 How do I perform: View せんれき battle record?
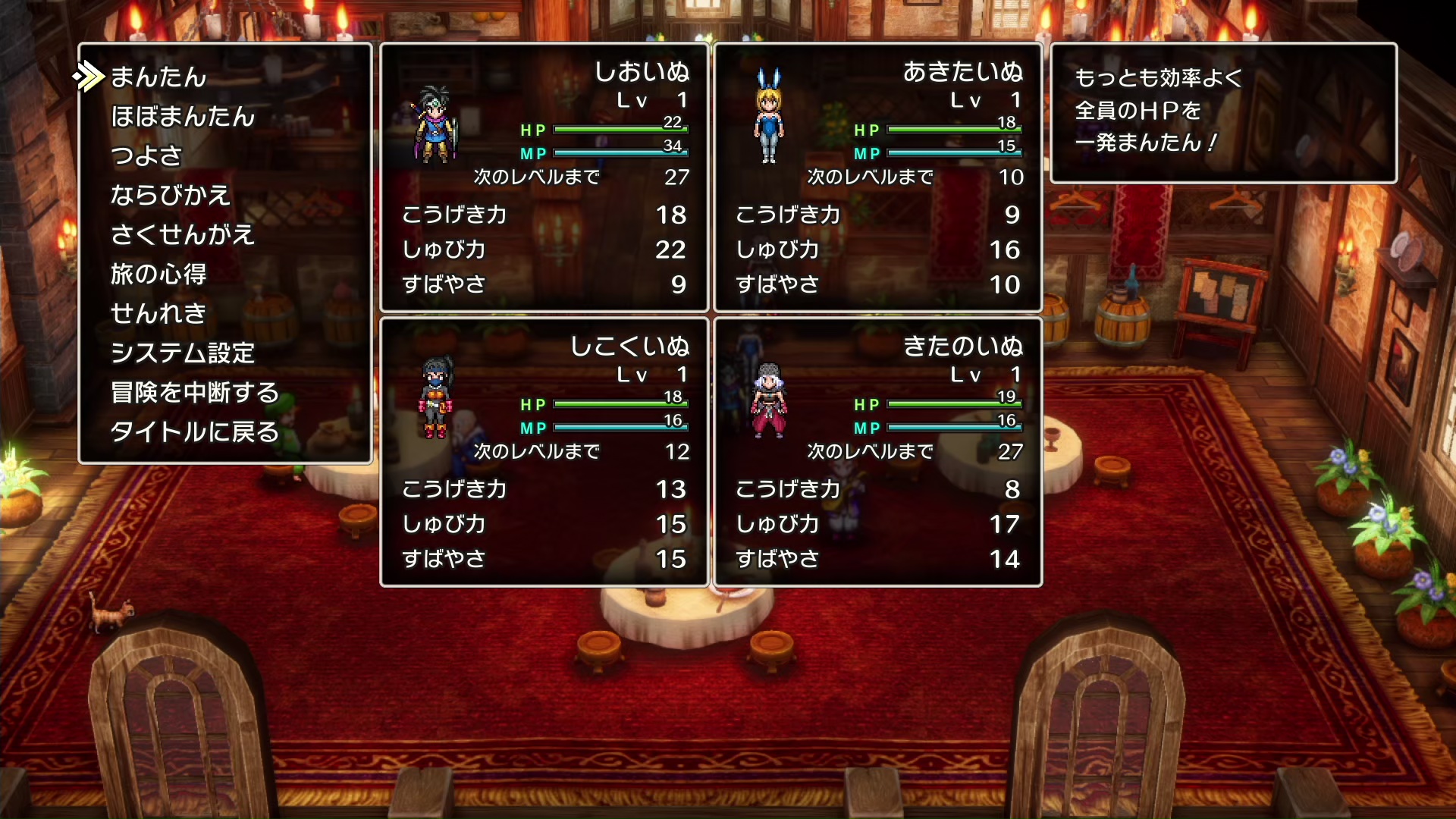point(158,314)
